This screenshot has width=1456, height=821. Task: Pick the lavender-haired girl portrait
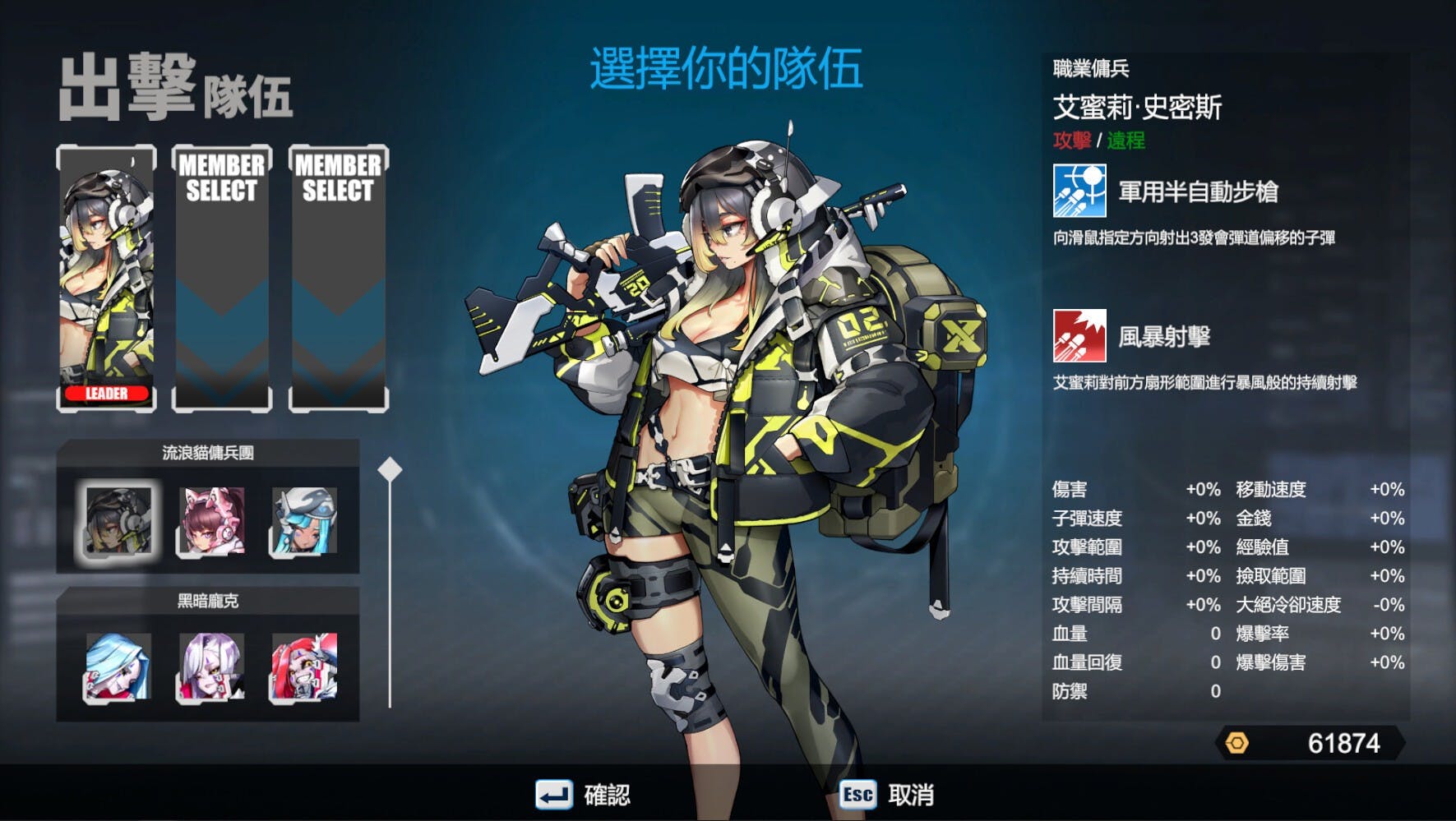click(211, 666)
